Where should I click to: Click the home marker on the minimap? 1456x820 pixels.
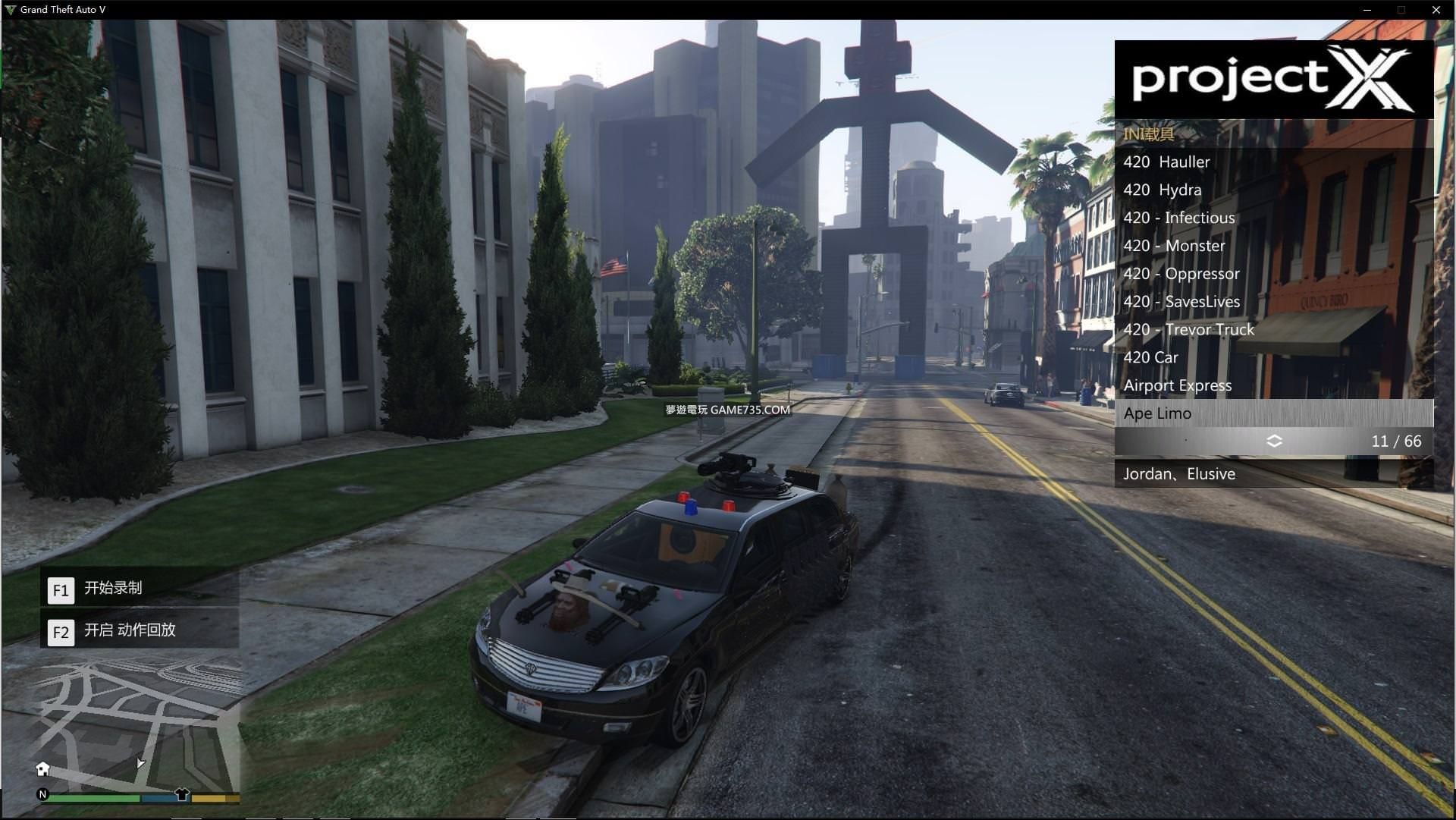click(43, 769)
